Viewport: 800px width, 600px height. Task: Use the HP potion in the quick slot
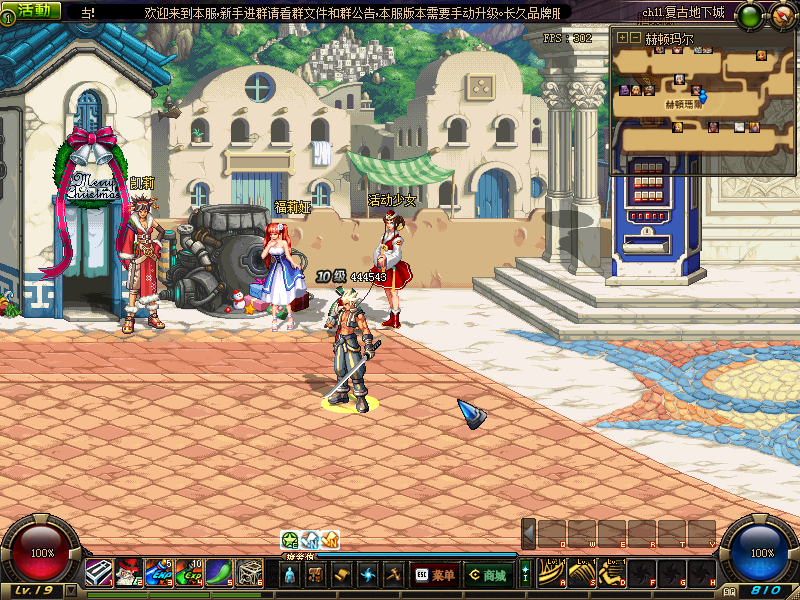coord(158,573)
